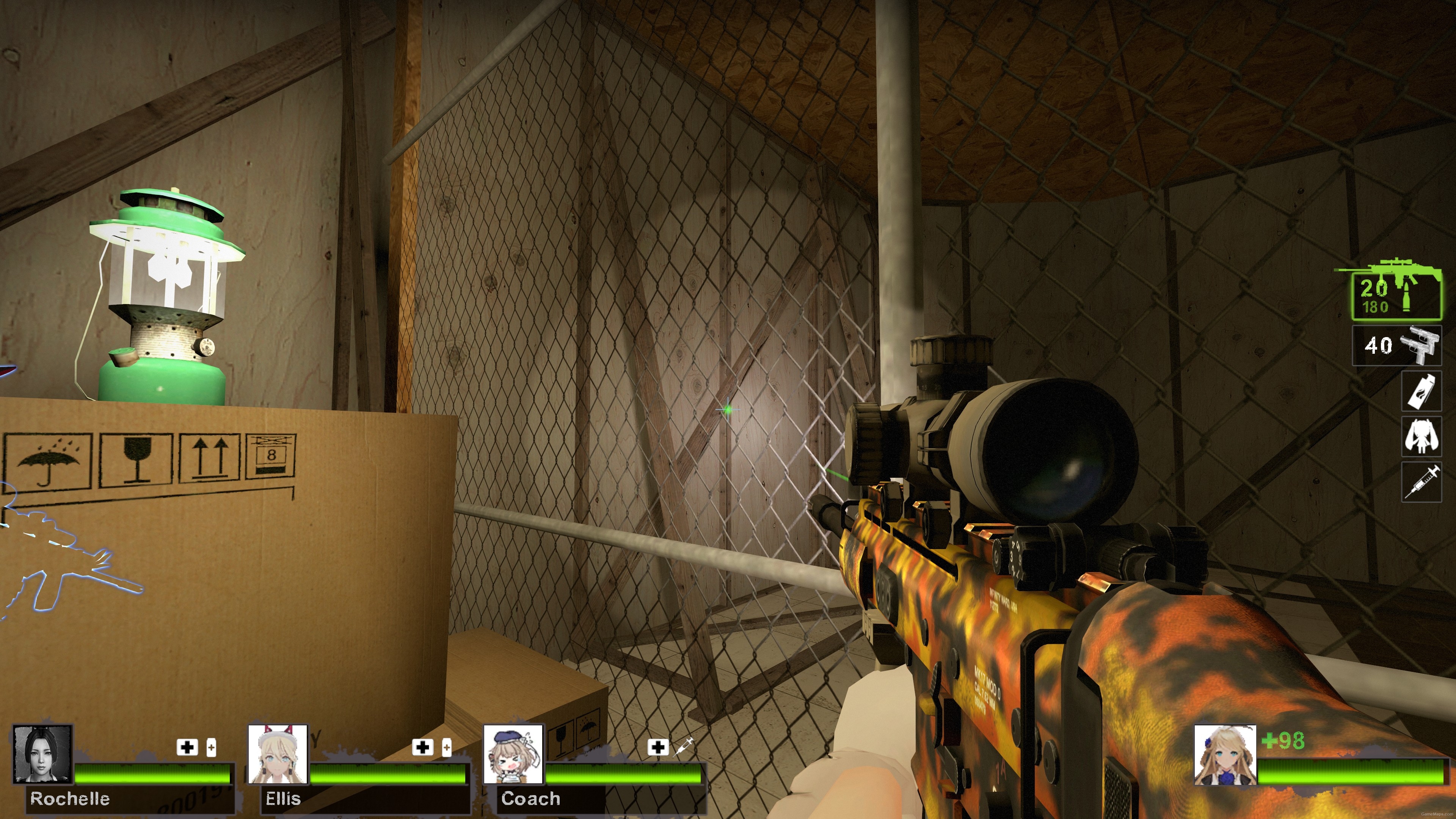Click the medkit icon beside Rochelle's portrait
1456x819 pixels.
click(187, 748)
